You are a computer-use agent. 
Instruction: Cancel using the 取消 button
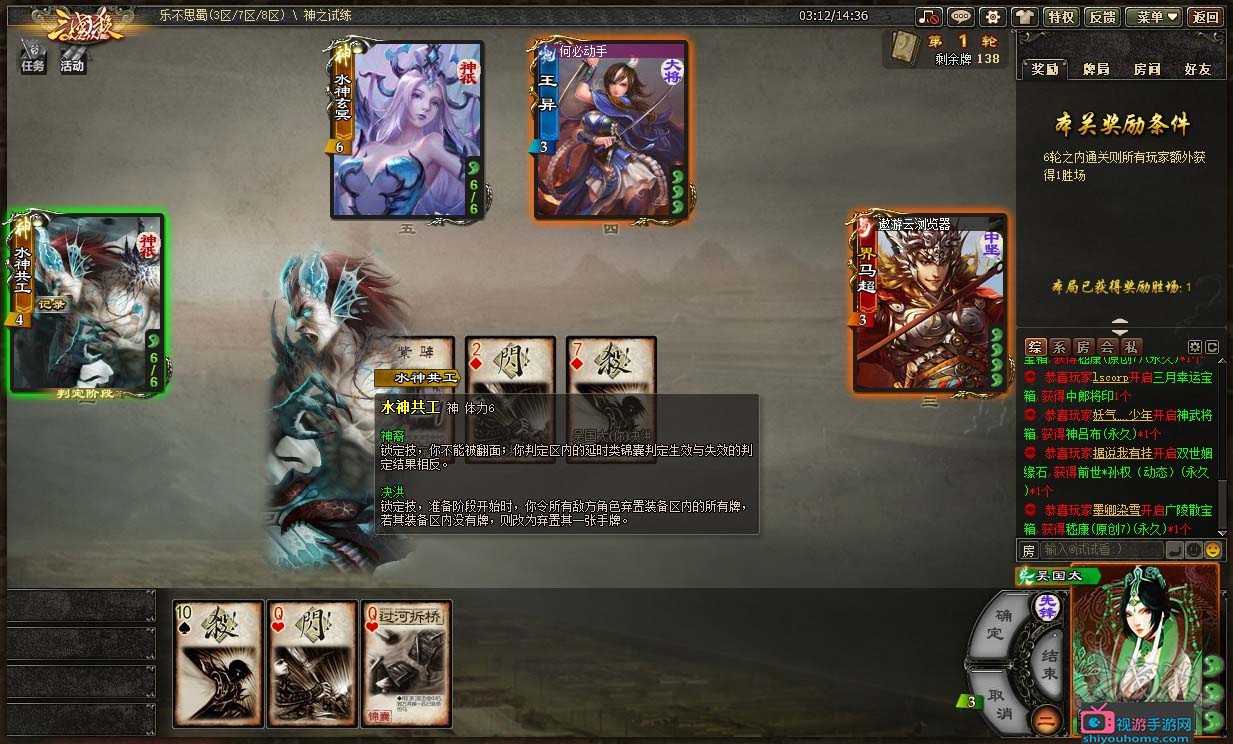[x=999, y=701]
